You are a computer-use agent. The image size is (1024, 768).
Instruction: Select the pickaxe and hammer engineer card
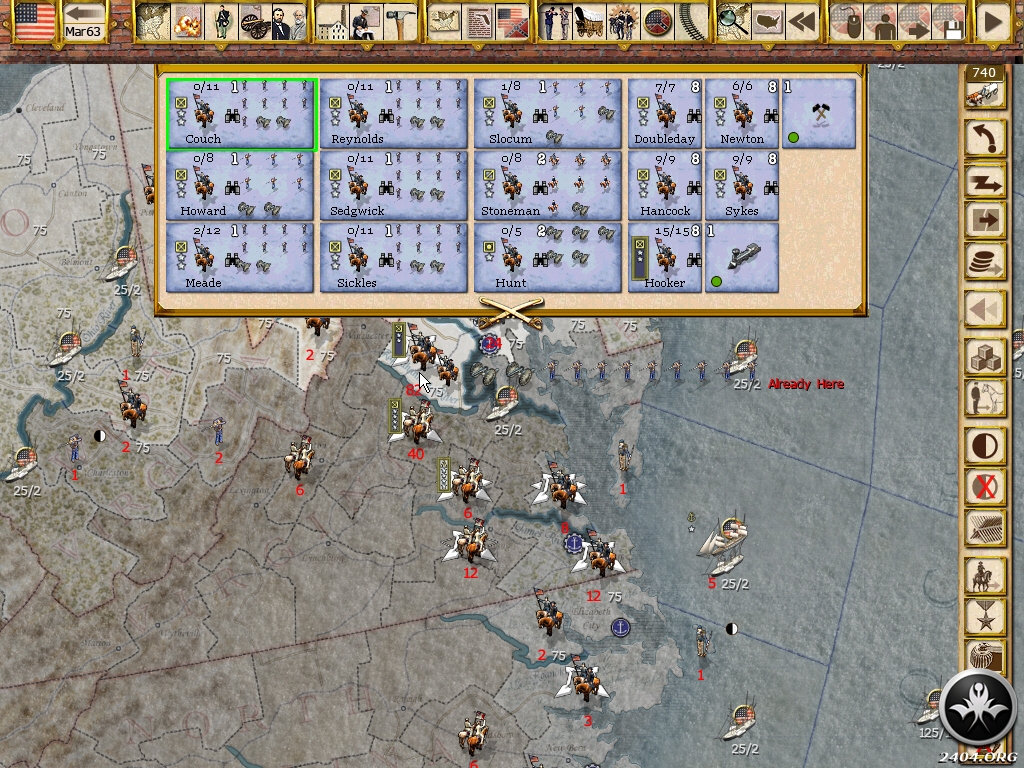[x=819, y=114]
